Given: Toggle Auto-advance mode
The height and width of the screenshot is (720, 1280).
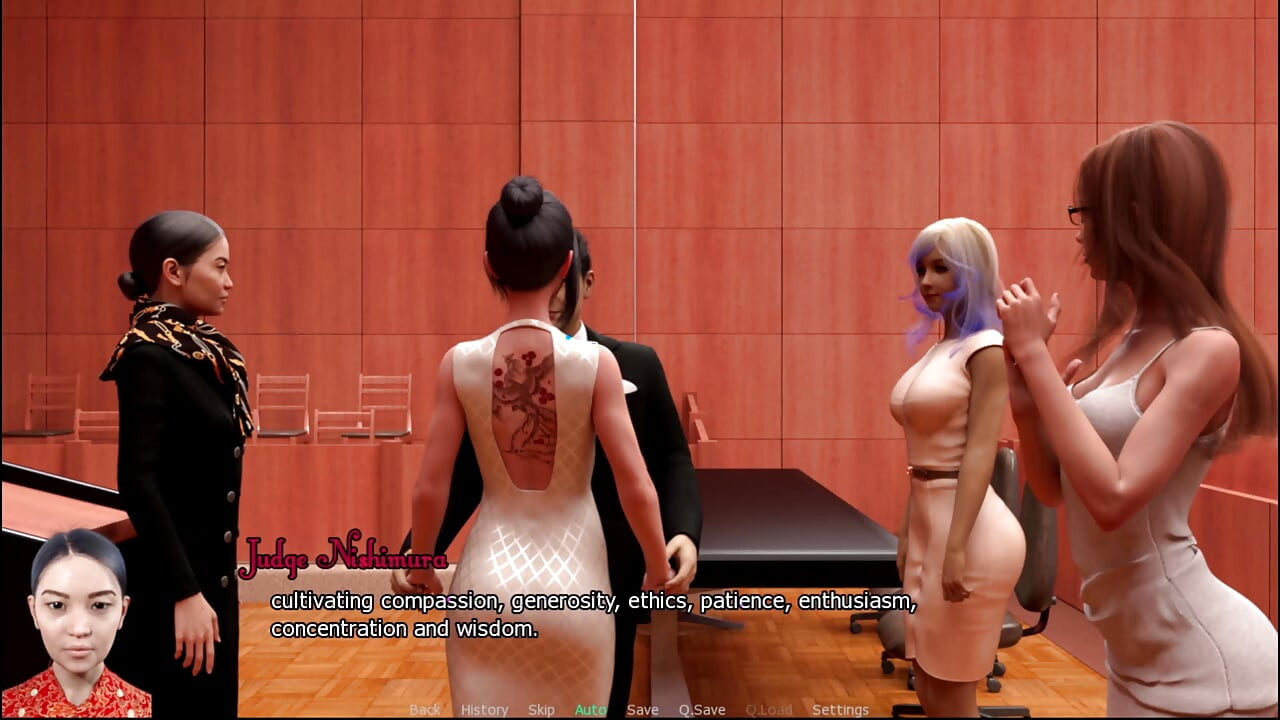Looking at the screenshot, I should coord(590,710).
